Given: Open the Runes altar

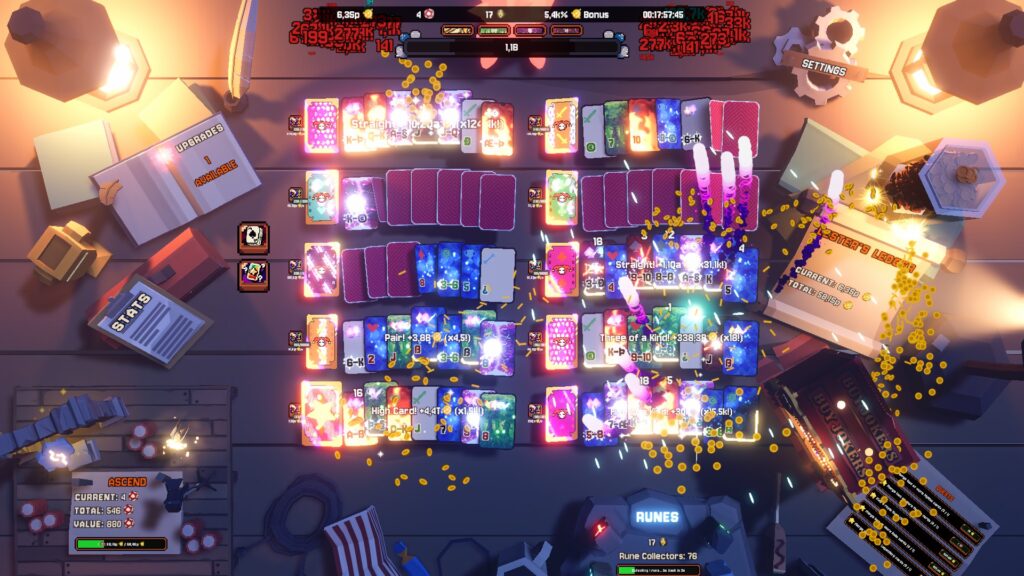Looking at the screenshot, I should pyautogui.click(x=657, y=519).
